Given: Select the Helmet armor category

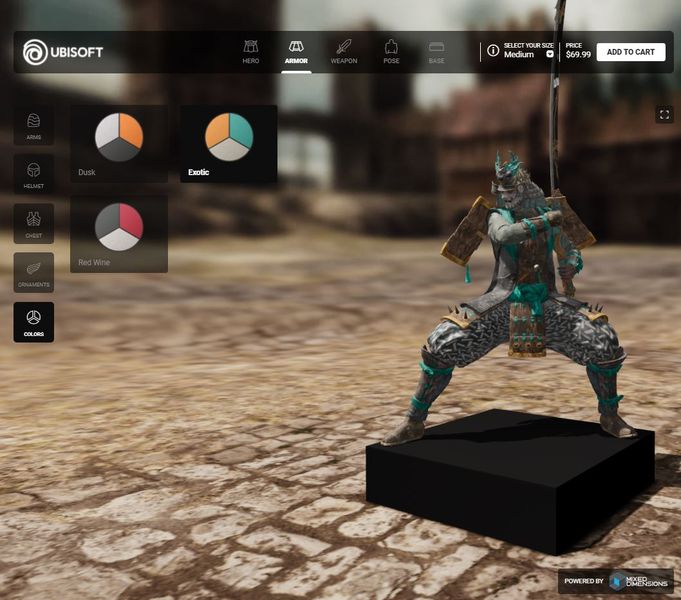Looking at the screenshot, I should tap(33, 174).
